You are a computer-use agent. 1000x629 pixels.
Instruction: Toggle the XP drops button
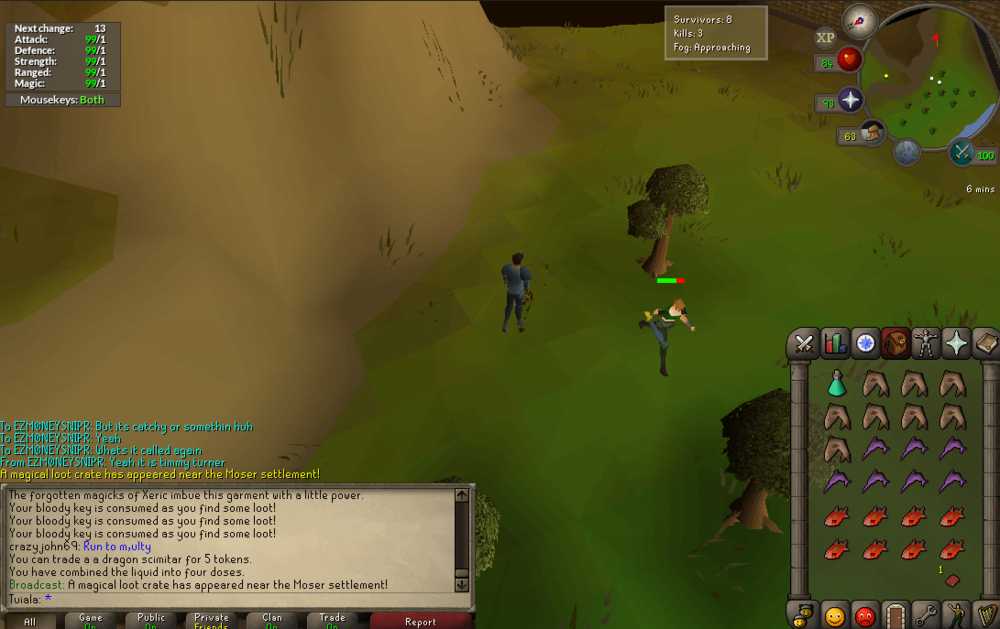tap(825, 38)
